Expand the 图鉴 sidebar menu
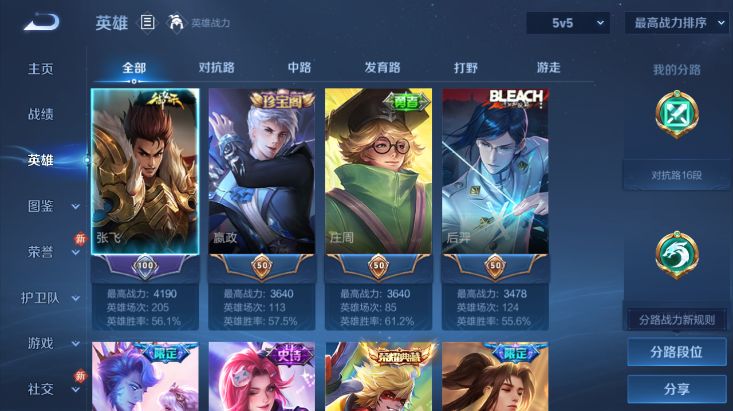733x411 pixels. [x=52, y=206]
